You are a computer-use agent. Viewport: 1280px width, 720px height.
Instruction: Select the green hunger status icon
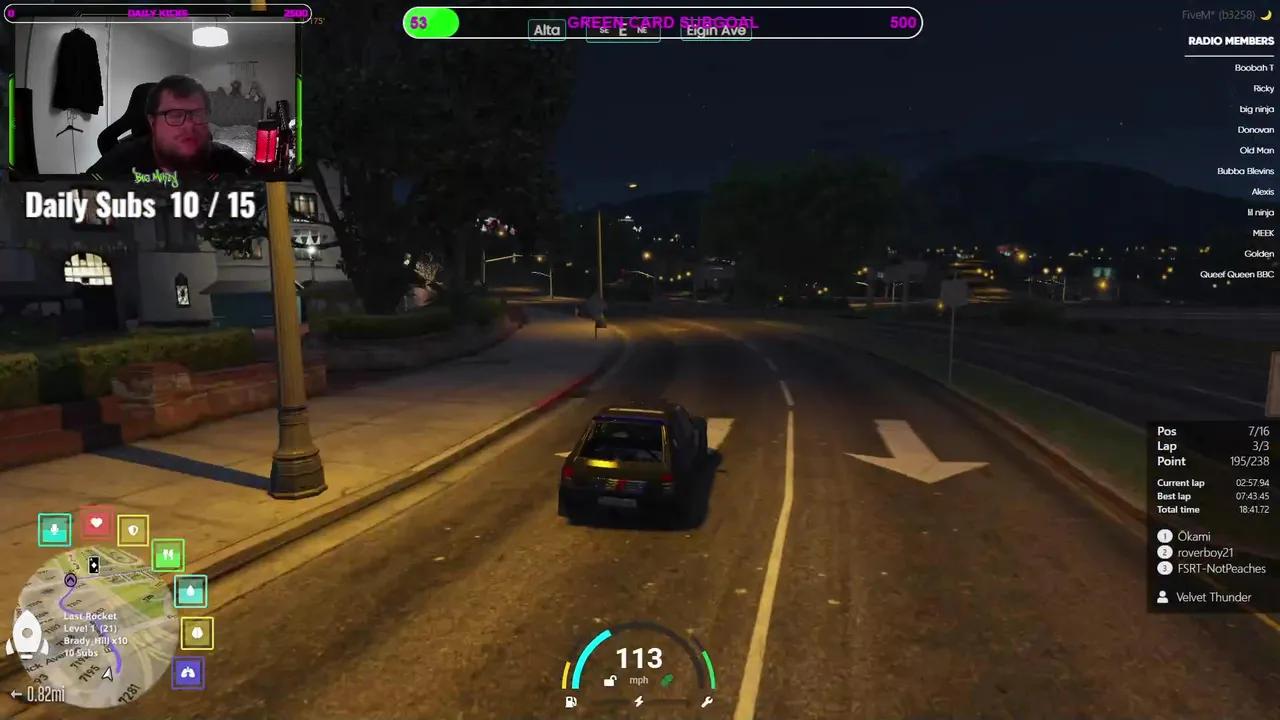(168, 554)
